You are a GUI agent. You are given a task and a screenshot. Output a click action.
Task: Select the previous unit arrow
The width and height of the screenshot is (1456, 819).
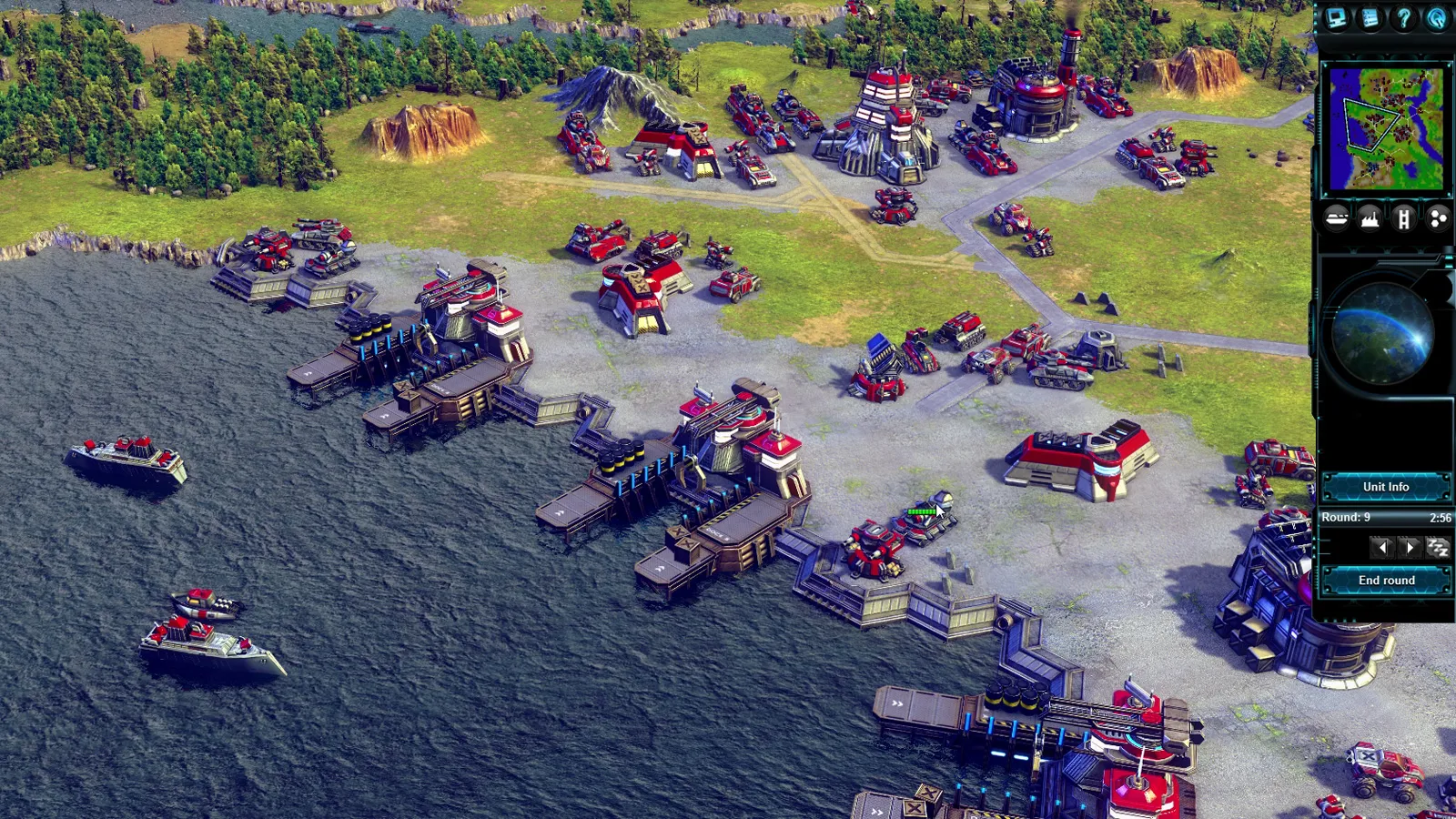[1382, 547]
